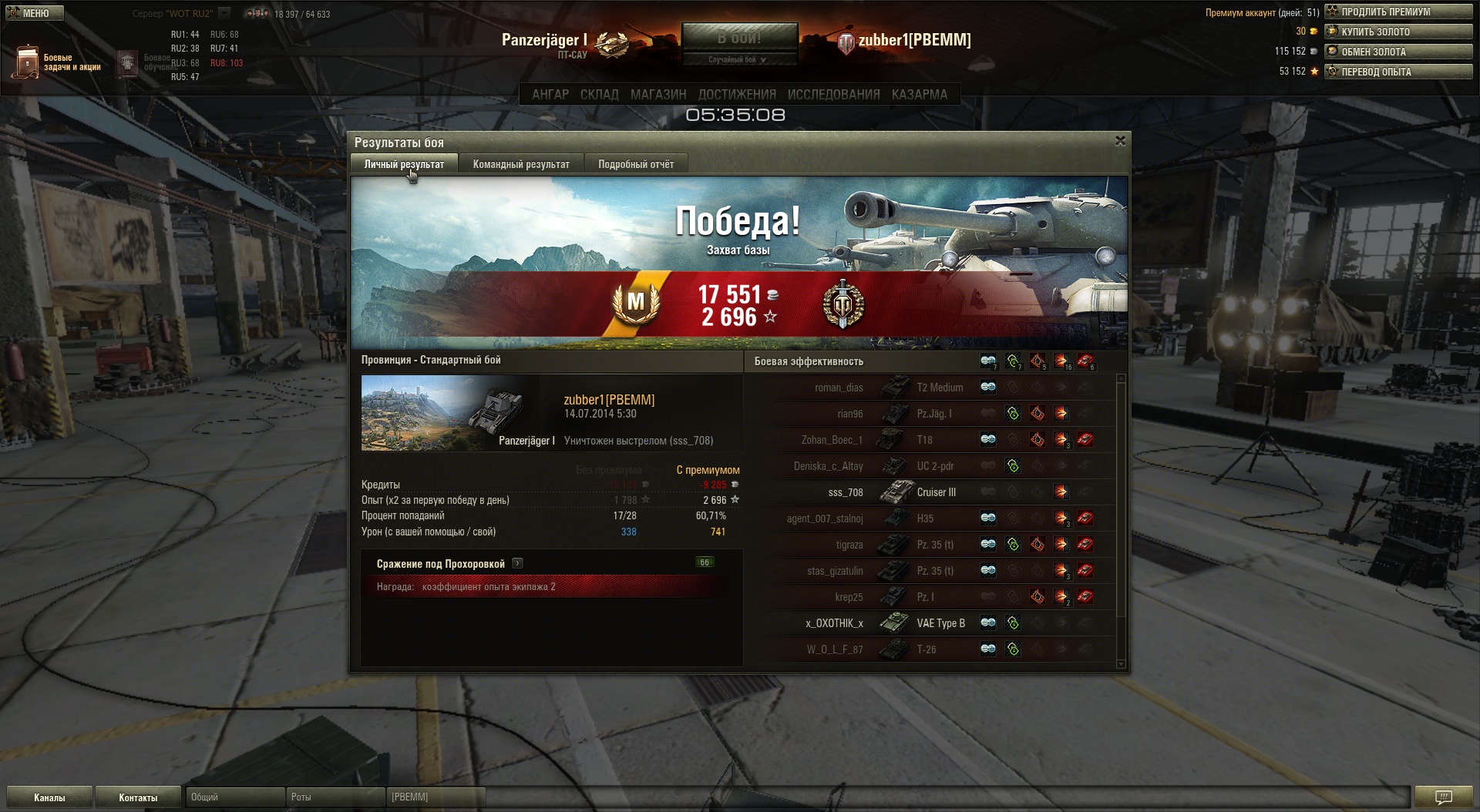Enter the Казарма section

tap(919, 94)
